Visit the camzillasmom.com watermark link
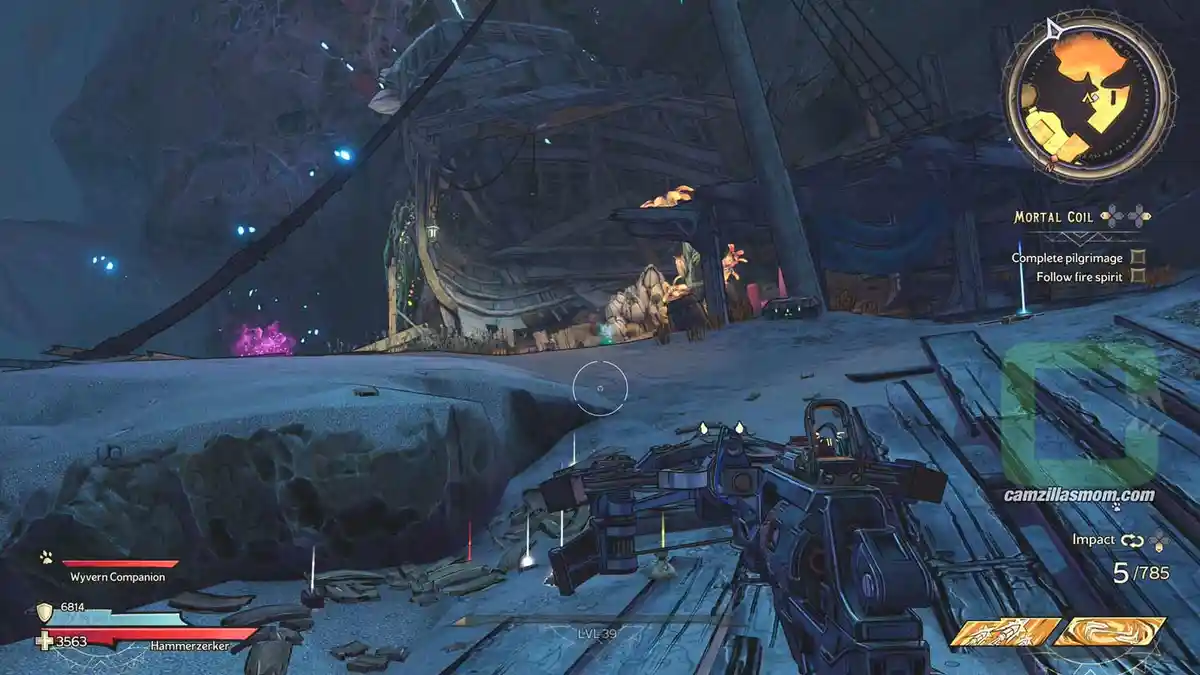1200x675 pixels. pyautogui.click(x=1080, y=495)
